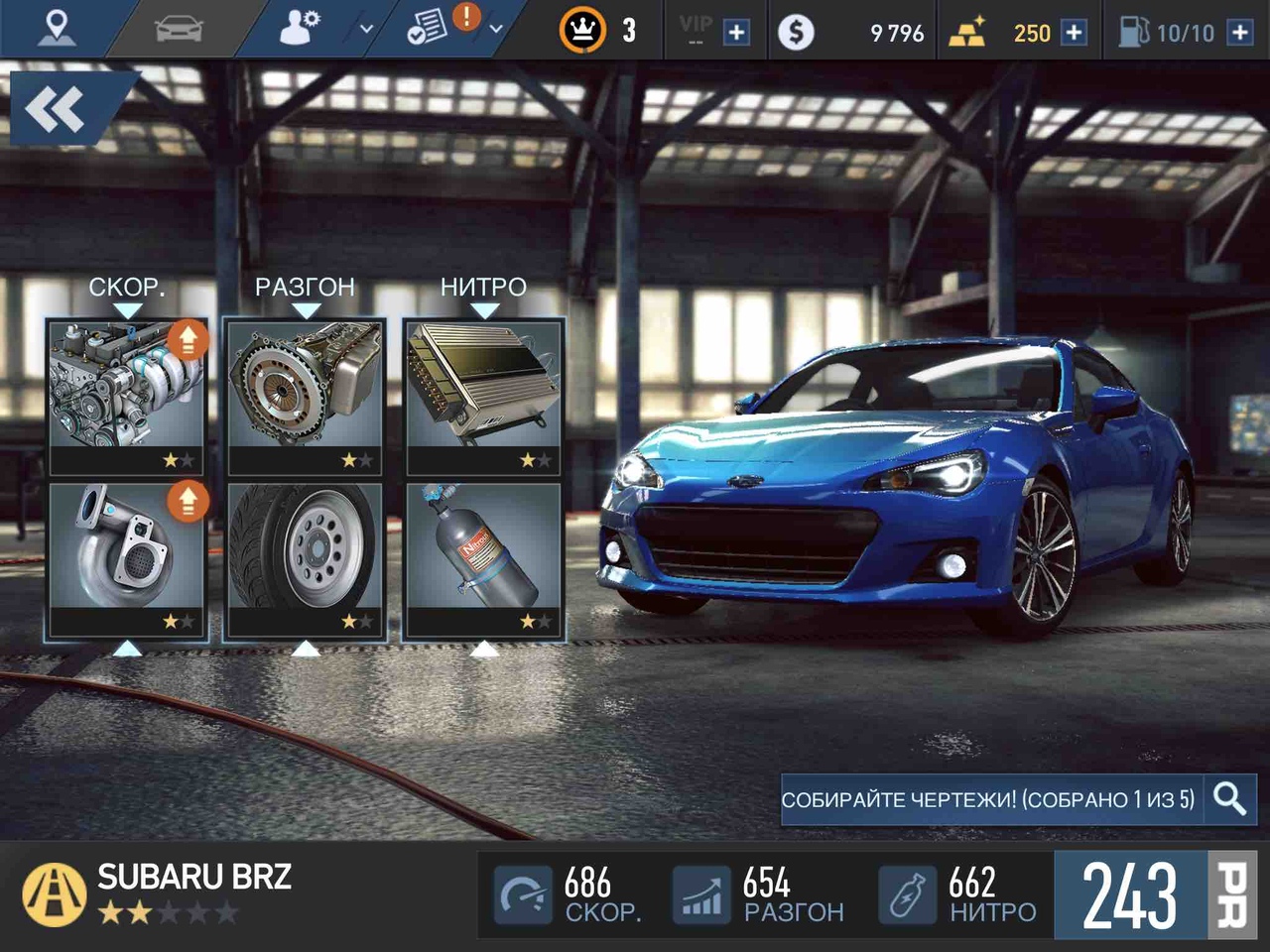This screenshot has width=1270, height=952.
Task: Switch to the НИТРО upgrade category
Action: click(x=483, y=288)
